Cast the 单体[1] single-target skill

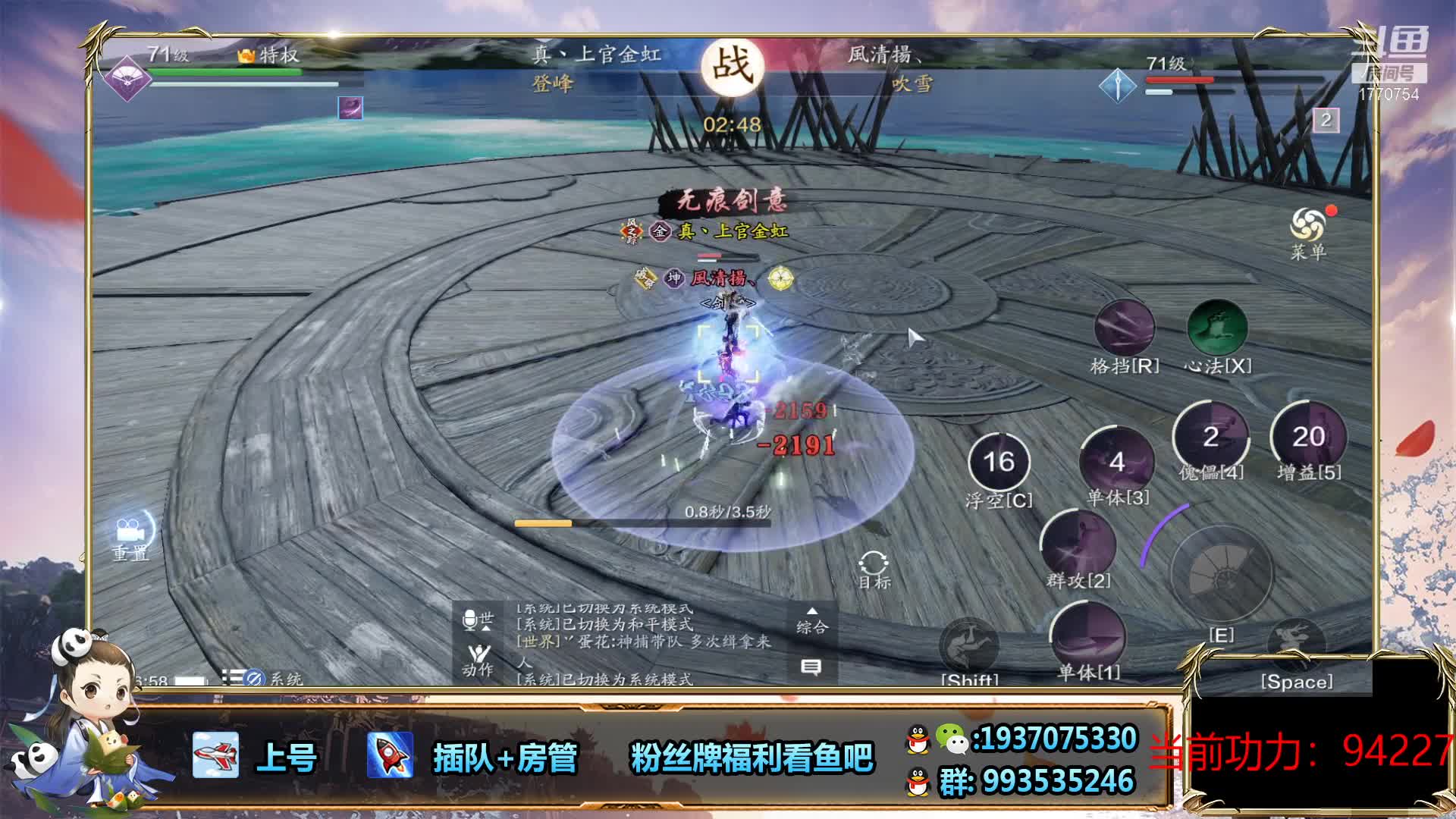(1087, 635)
